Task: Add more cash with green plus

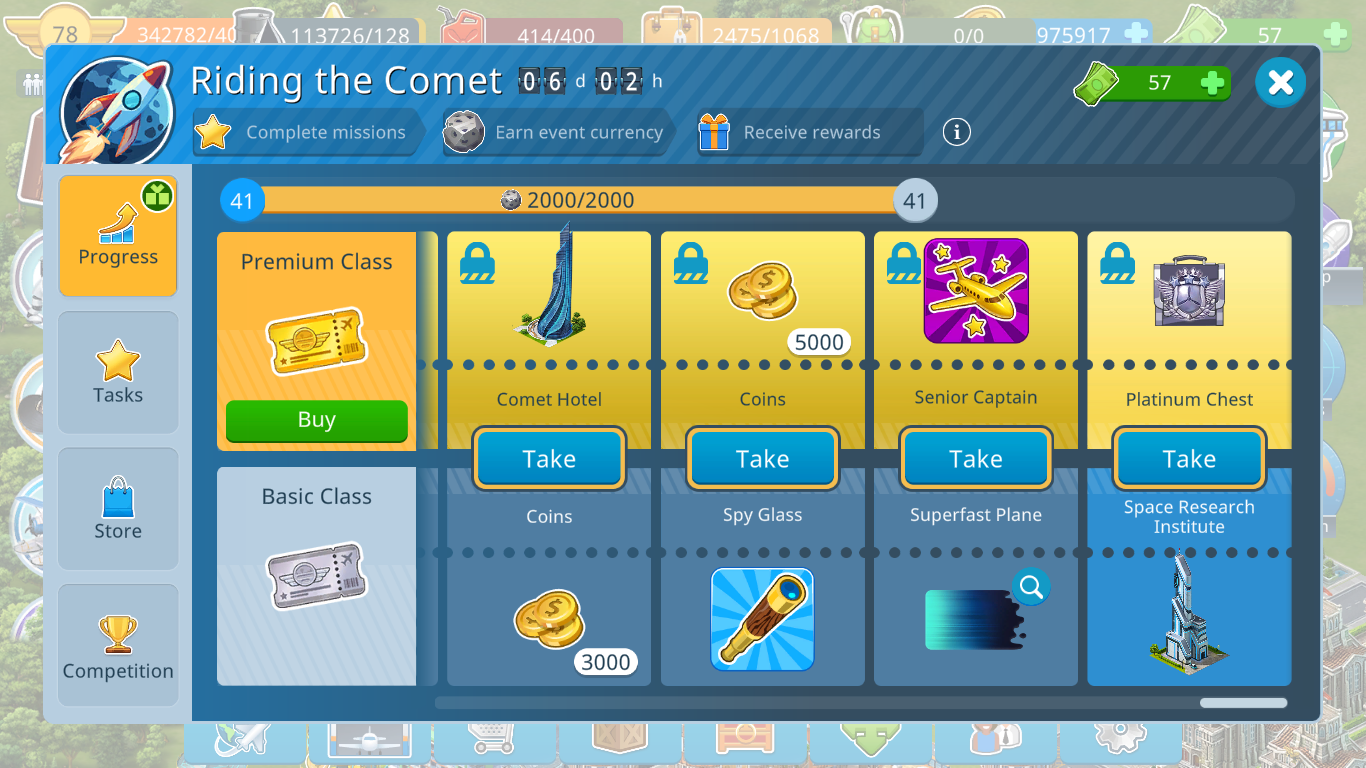Action: [1212, 83]
